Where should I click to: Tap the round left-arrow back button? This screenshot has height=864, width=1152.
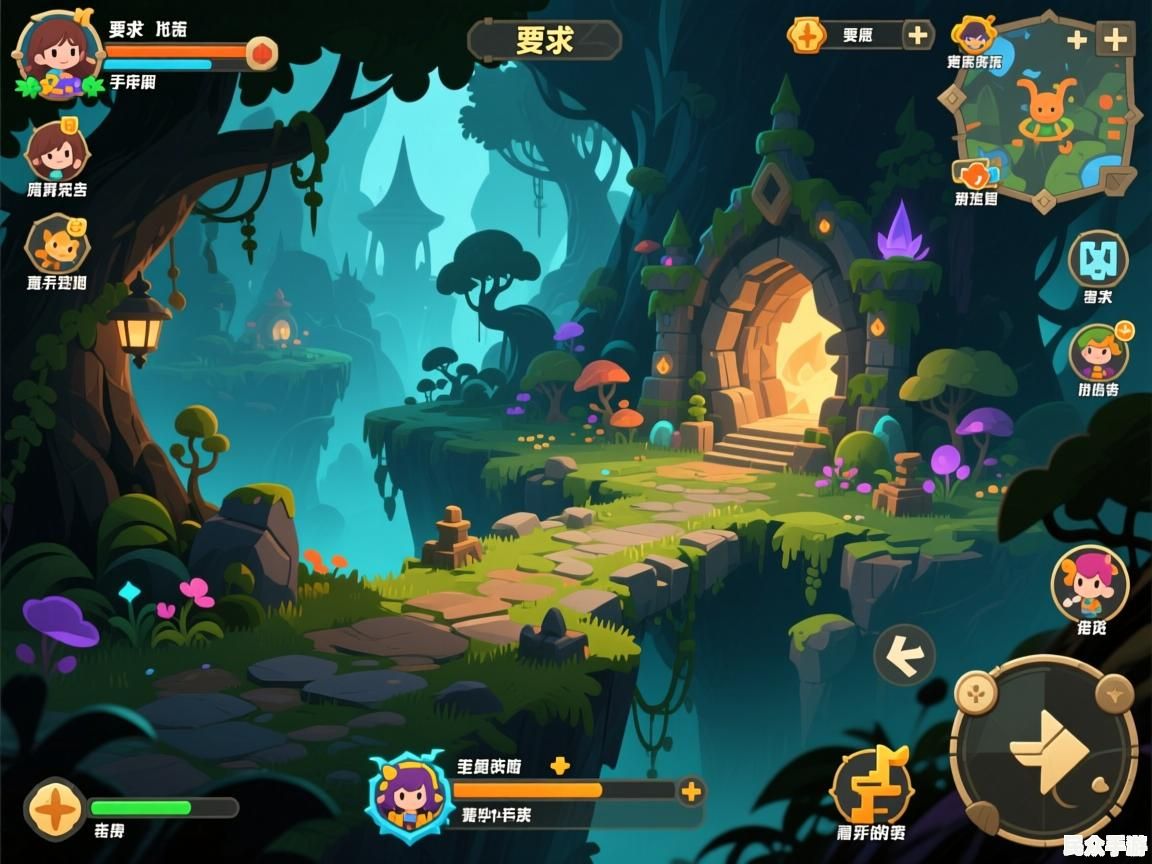pyautogui.click(x=904, y=655)
